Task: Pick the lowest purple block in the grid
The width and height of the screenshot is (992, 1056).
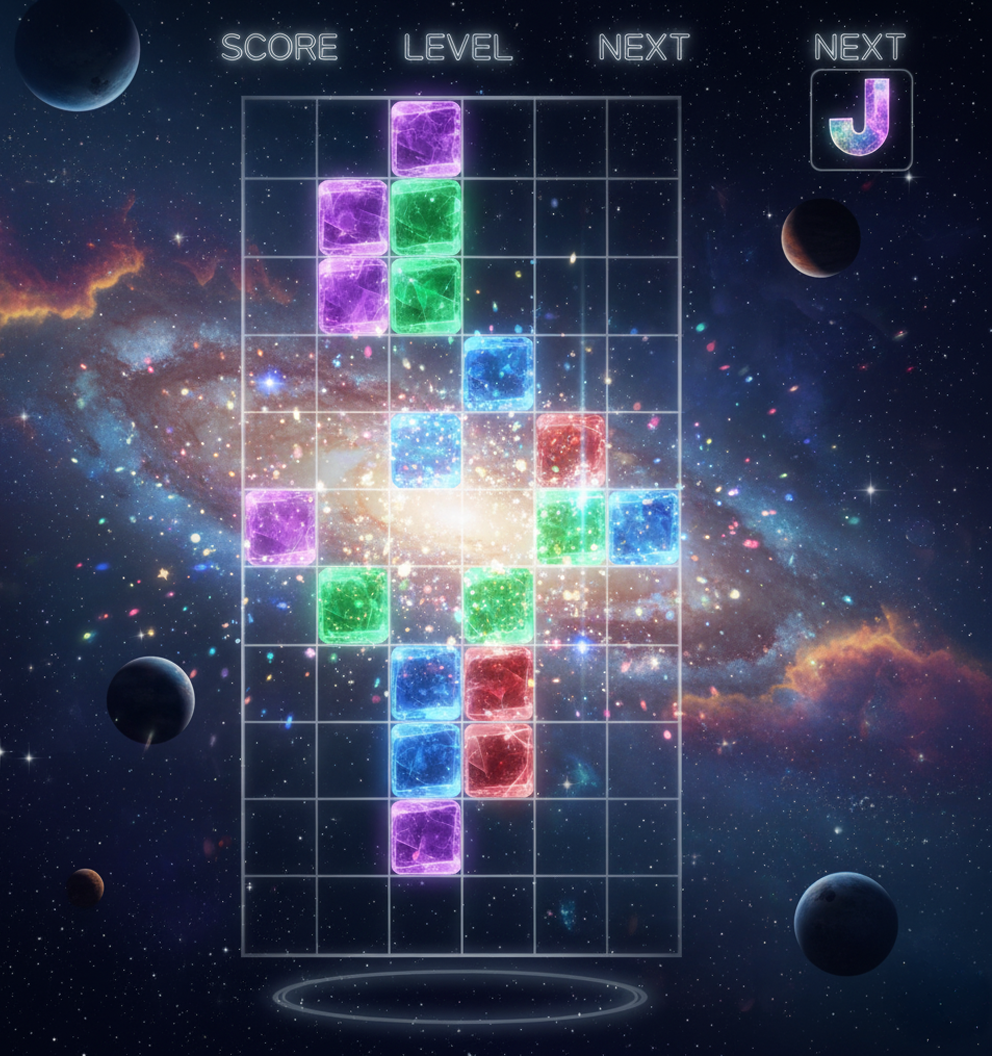Action: click(x=426, y=836)
